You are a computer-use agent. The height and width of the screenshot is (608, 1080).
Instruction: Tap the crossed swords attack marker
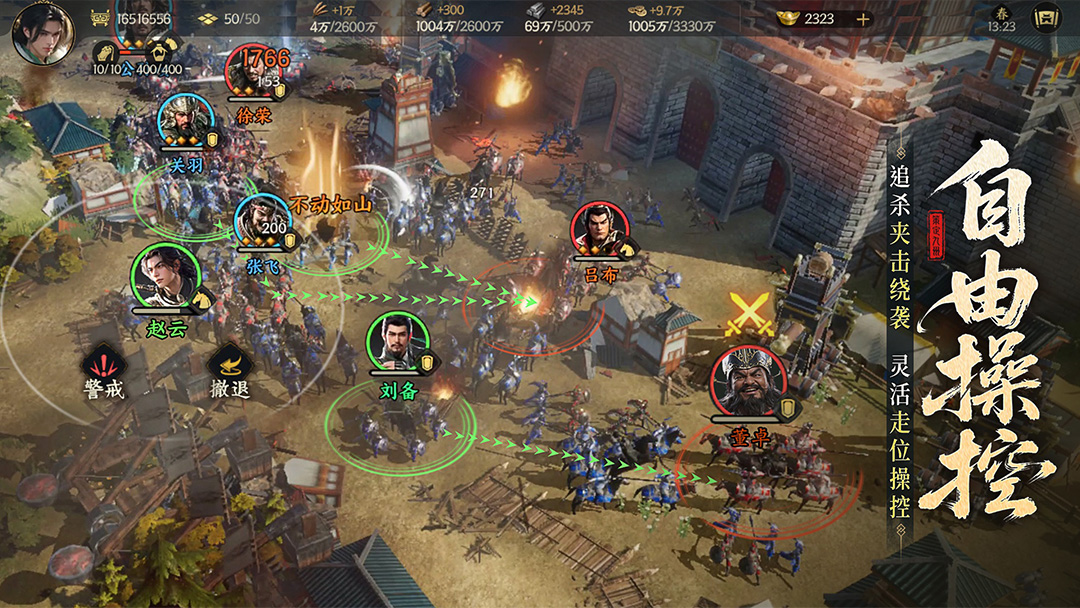pyautogui.click(x=748, y=313)
